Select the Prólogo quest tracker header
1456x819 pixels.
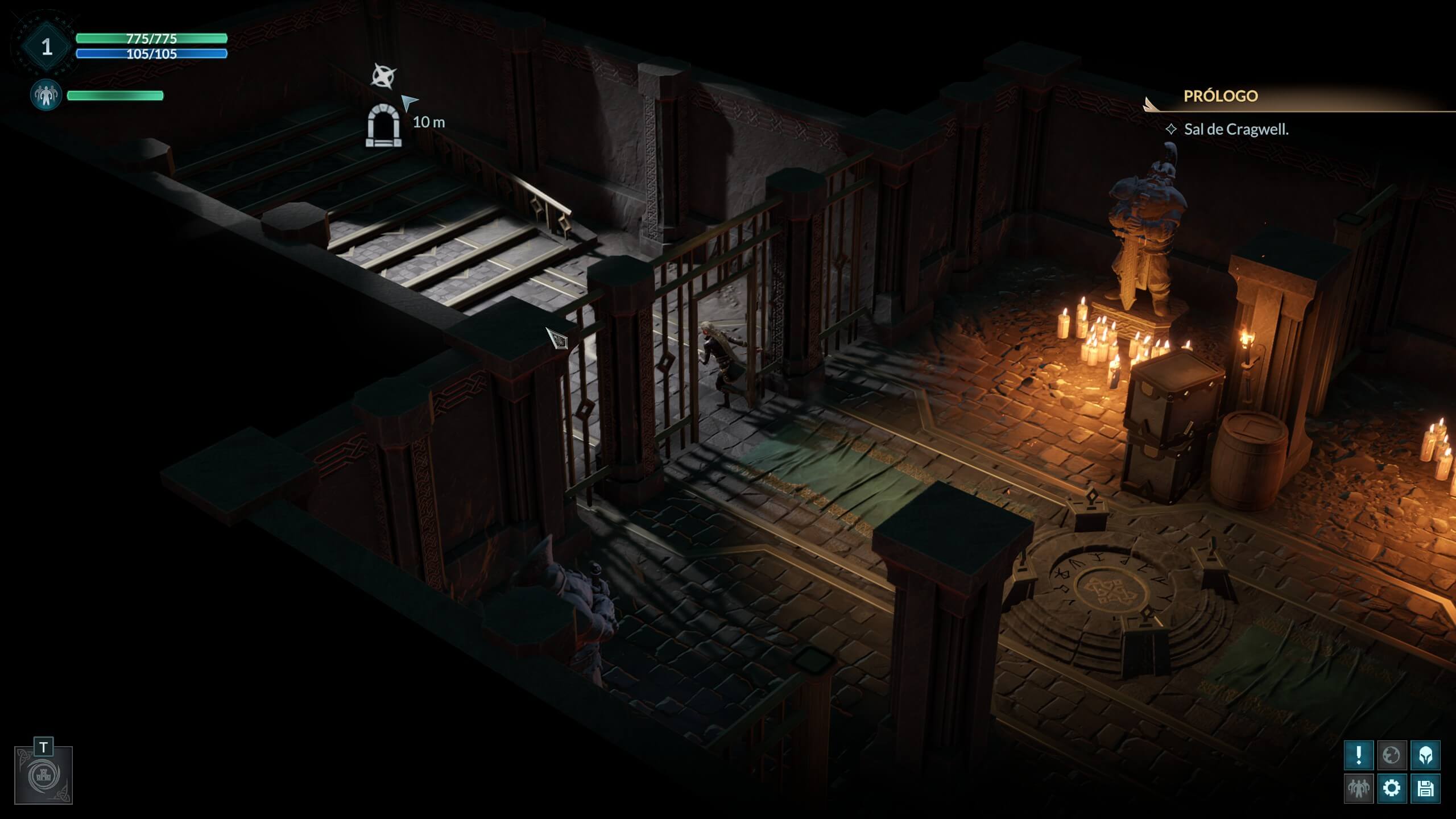pyautogui.click(x=1221, y=96)
